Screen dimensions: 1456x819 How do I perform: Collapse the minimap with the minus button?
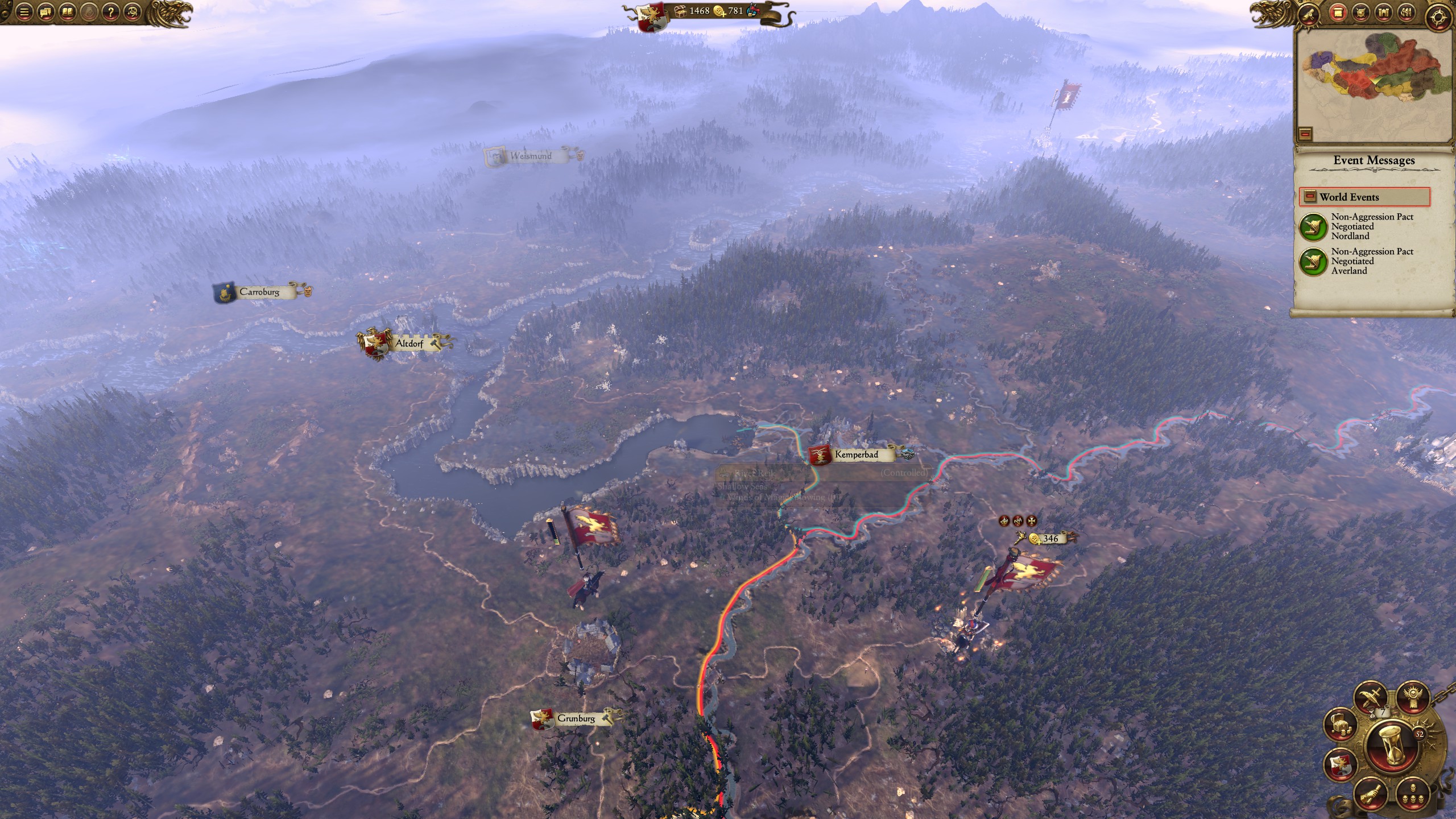[1305, 134]
